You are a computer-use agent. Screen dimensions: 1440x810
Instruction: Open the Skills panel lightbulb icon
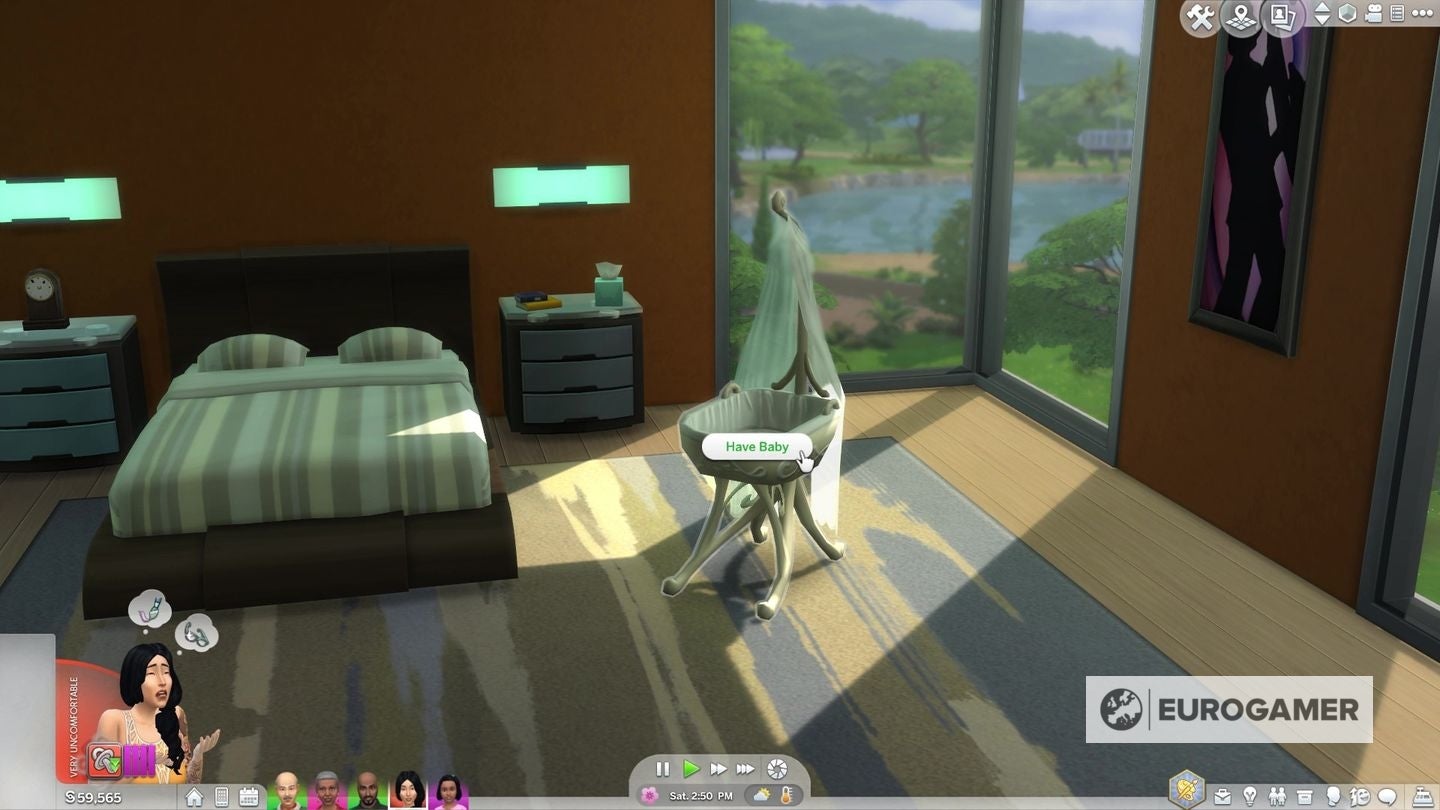point(1250,795)
